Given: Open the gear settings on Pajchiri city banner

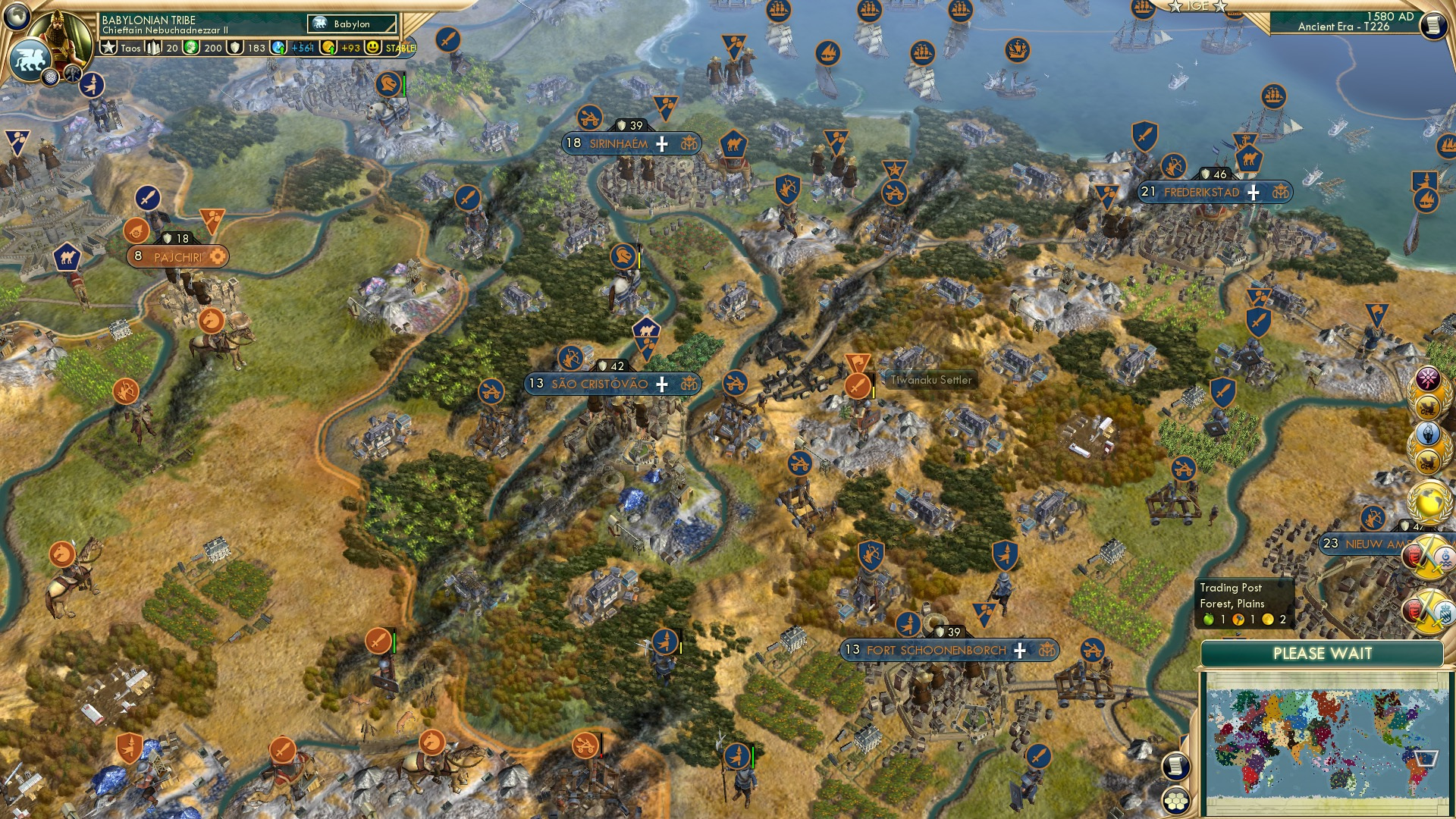Looking at the screenshot, I should point(218,256).
